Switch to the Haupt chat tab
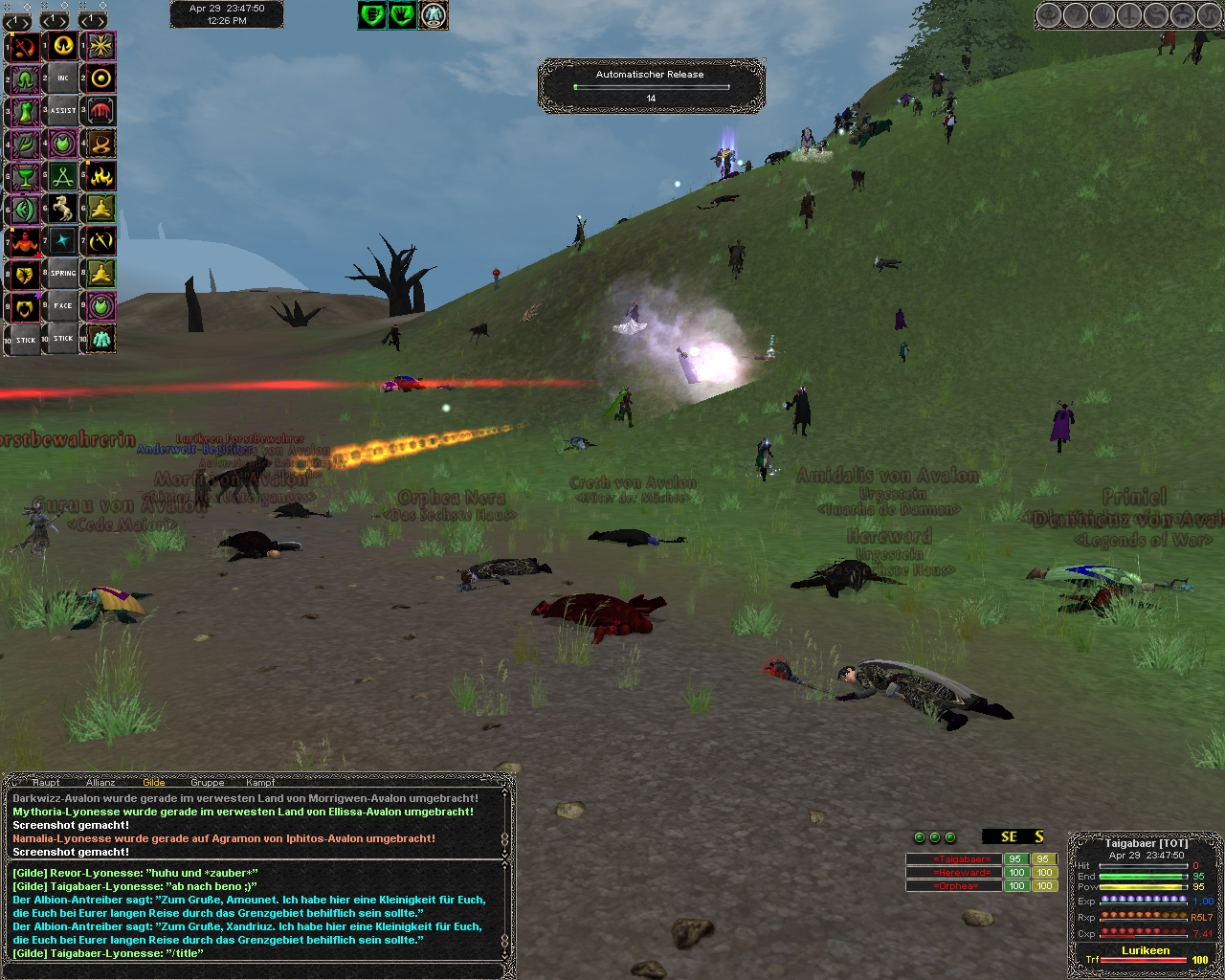 point(46,782)
